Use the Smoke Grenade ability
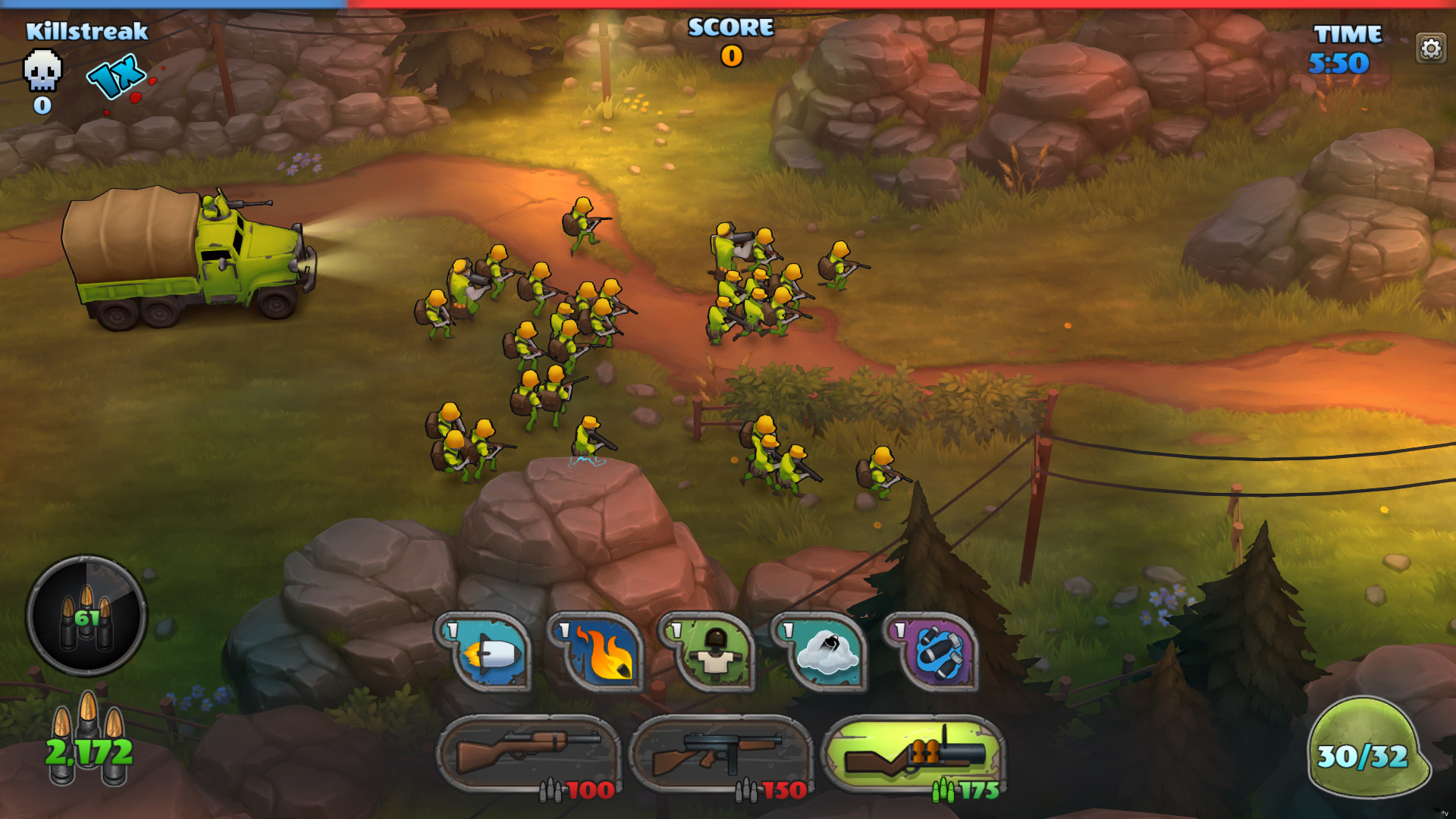The image size is (1456, 819). [x=826, y=654]
